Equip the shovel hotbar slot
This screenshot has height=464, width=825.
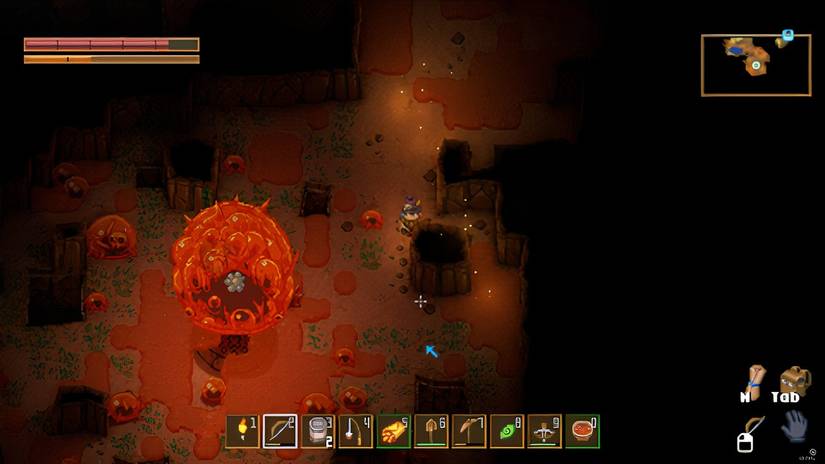coord(431,431)
